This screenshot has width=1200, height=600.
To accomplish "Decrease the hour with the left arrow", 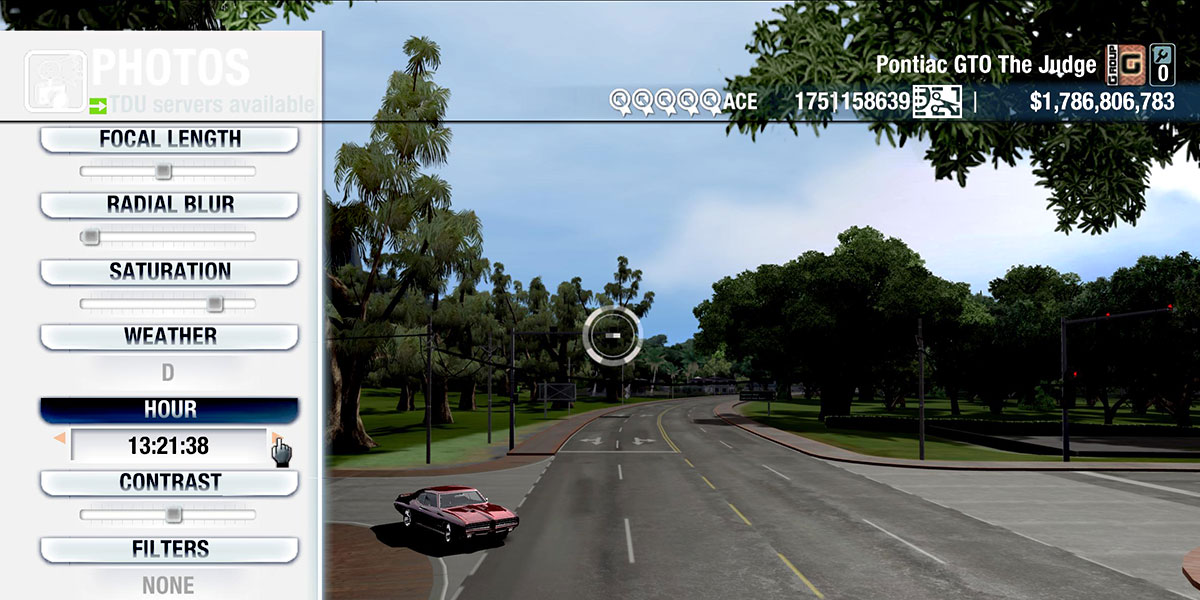I will [60, 439].
